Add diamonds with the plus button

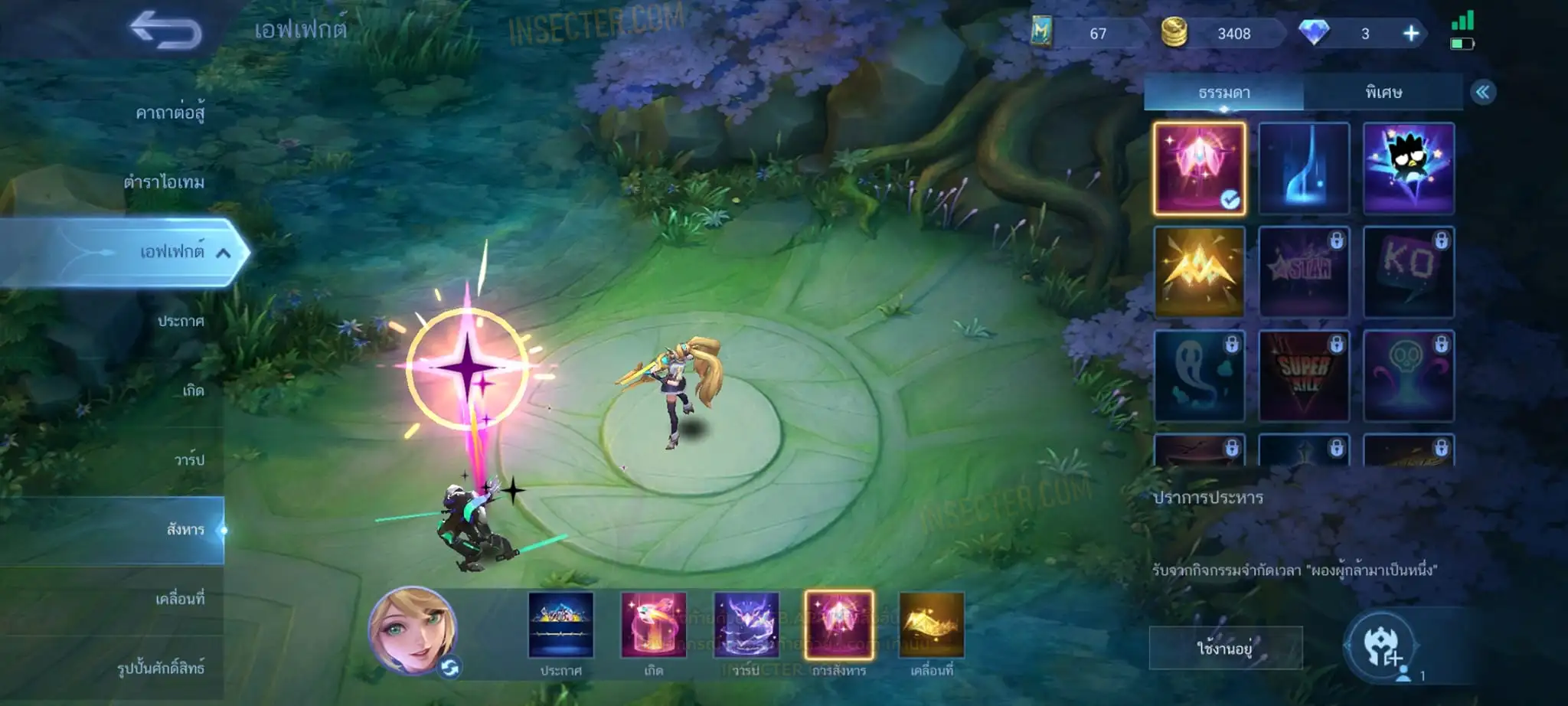pos(1410,34)
